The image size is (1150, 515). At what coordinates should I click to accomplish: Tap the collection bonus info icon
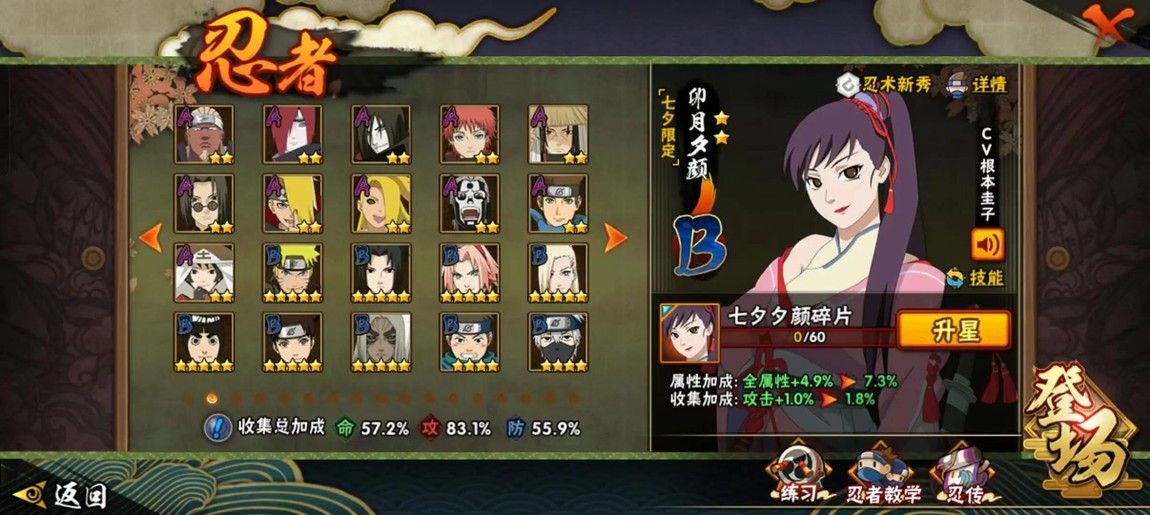217,427
